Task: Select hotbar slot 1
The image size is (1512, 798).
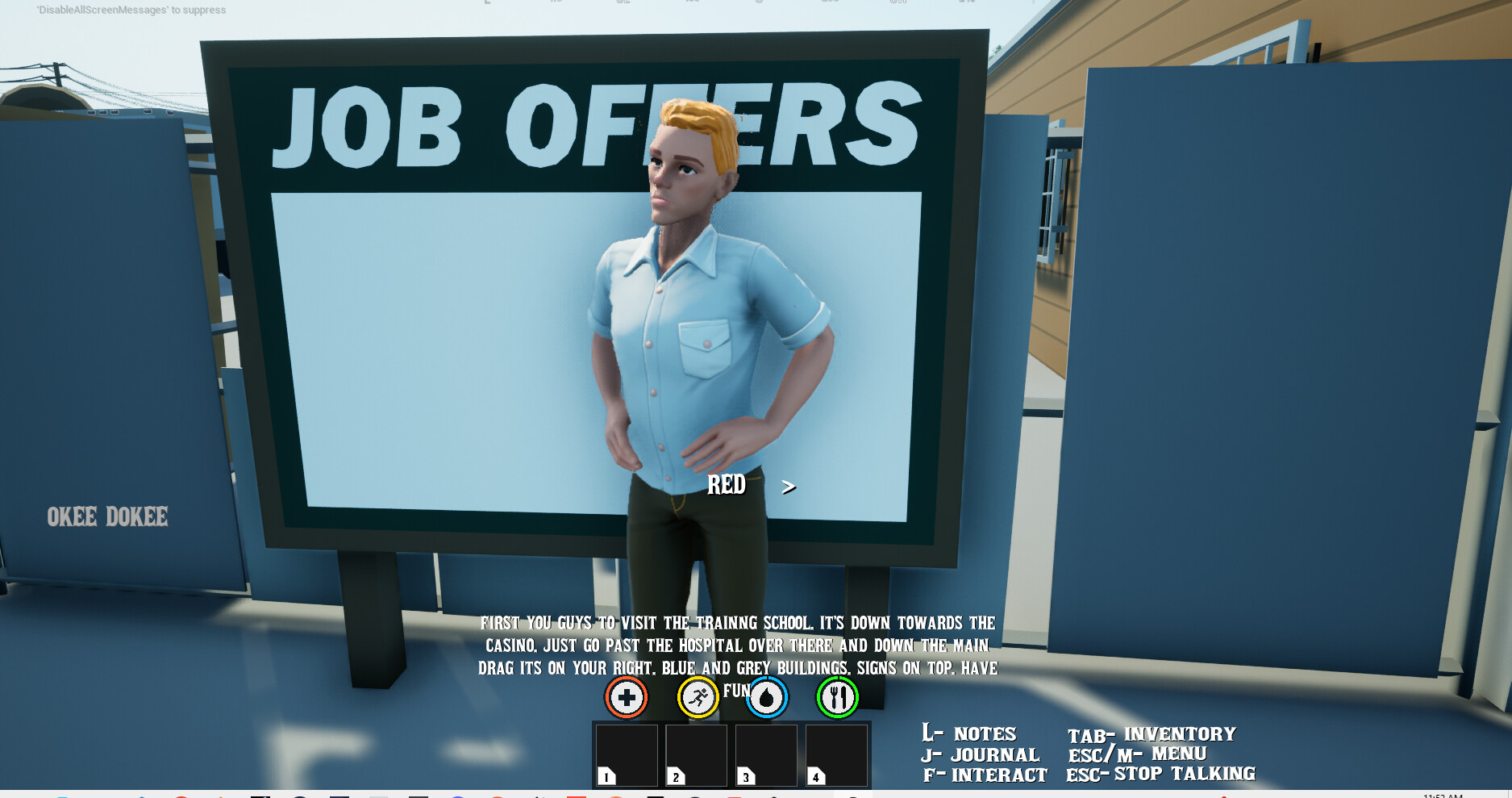Action: click(x=627, y=755)
